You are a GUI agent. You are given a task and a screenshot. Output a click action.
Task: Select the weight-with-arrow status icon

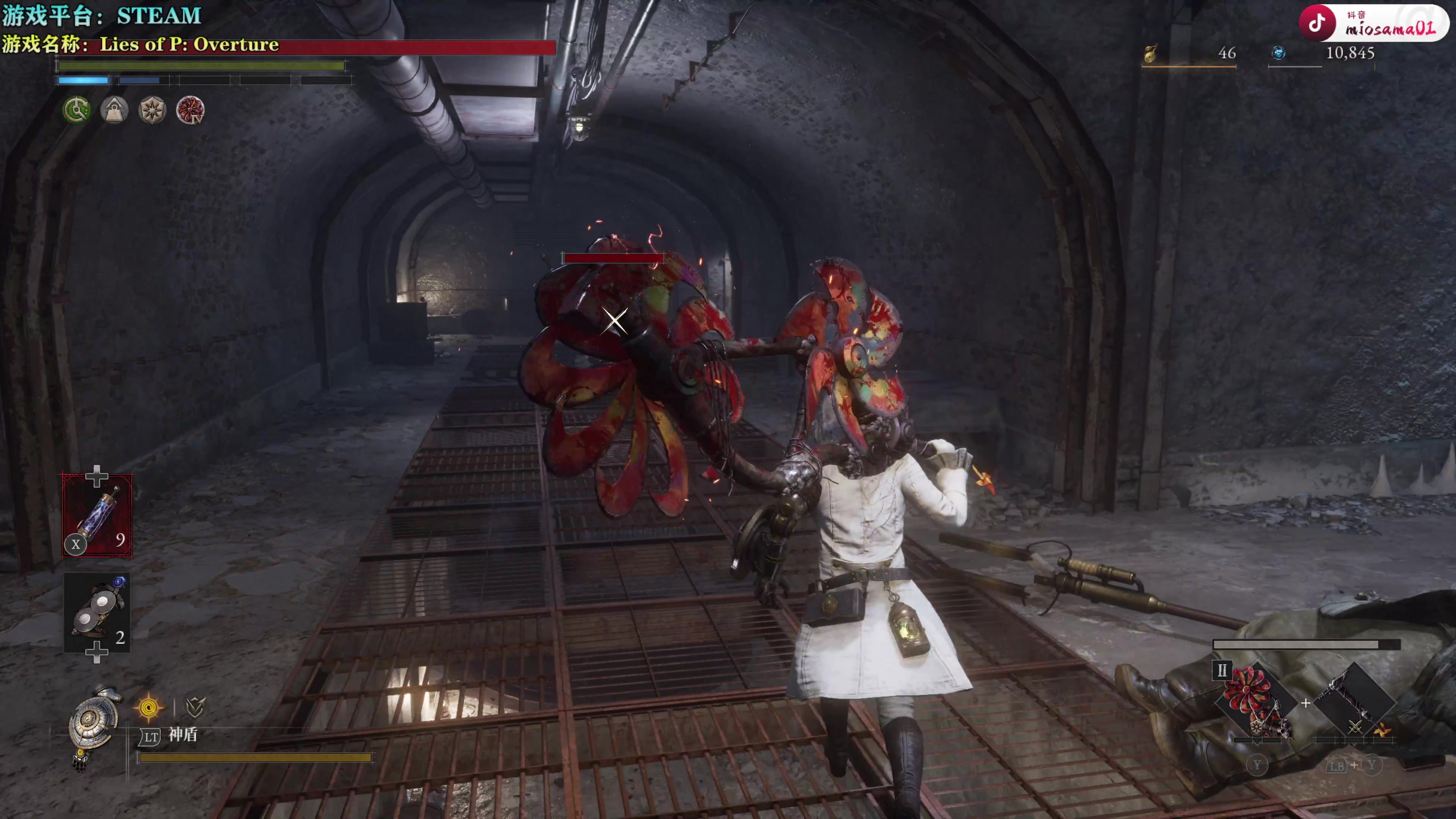tap(114, 110)
